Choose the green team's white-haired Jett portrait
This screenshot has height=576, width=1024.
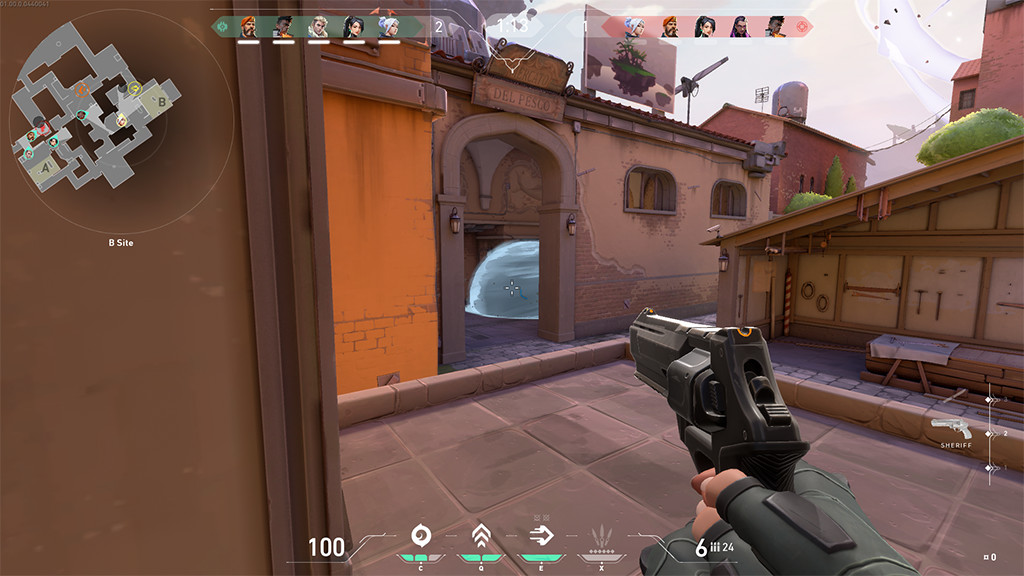click(x=388, y=27)
